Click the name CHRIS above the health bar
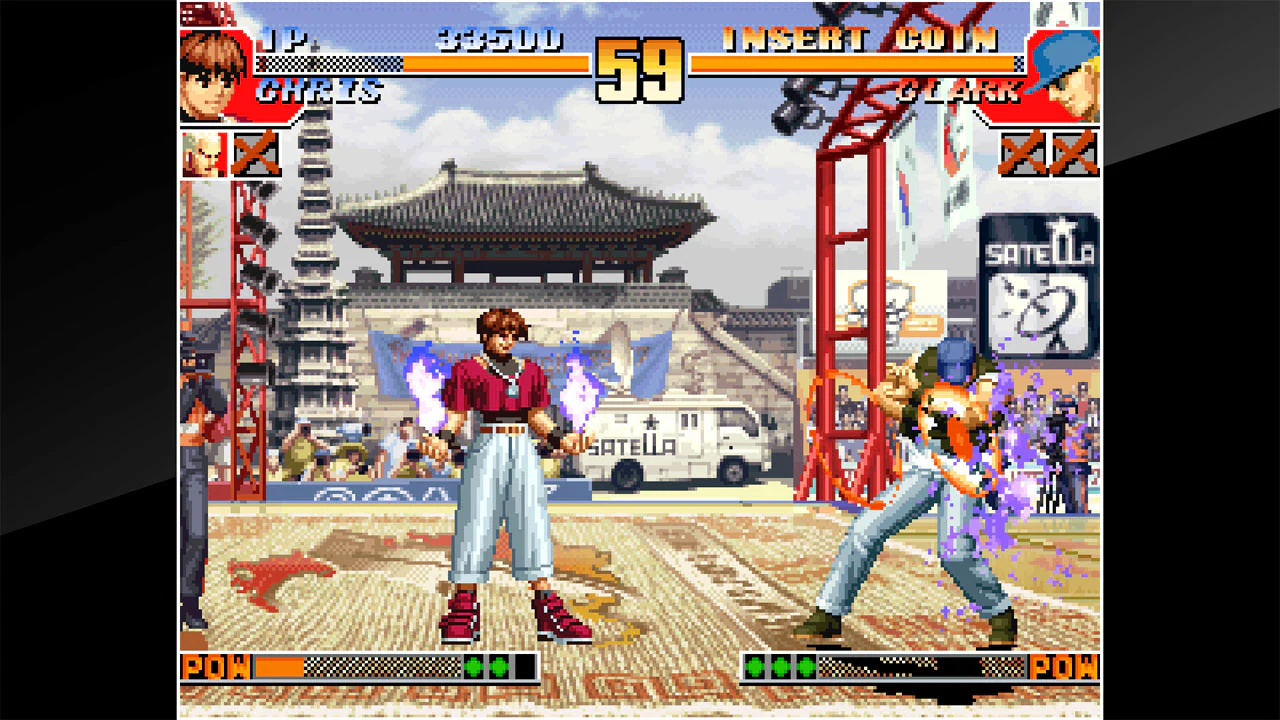Screen dimensions: 1280x720 316,93
